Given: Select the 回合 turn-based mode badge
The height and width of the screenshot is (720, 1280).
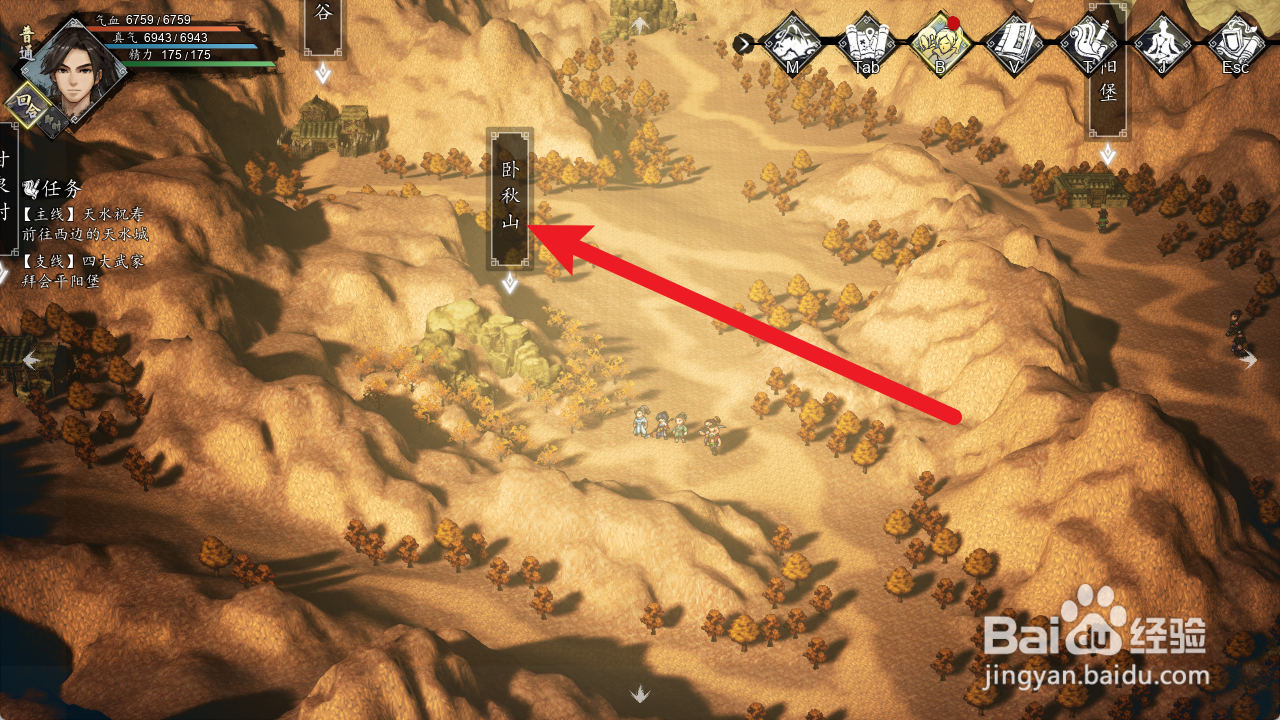Looking at the screenshot, I should point(26,102).
